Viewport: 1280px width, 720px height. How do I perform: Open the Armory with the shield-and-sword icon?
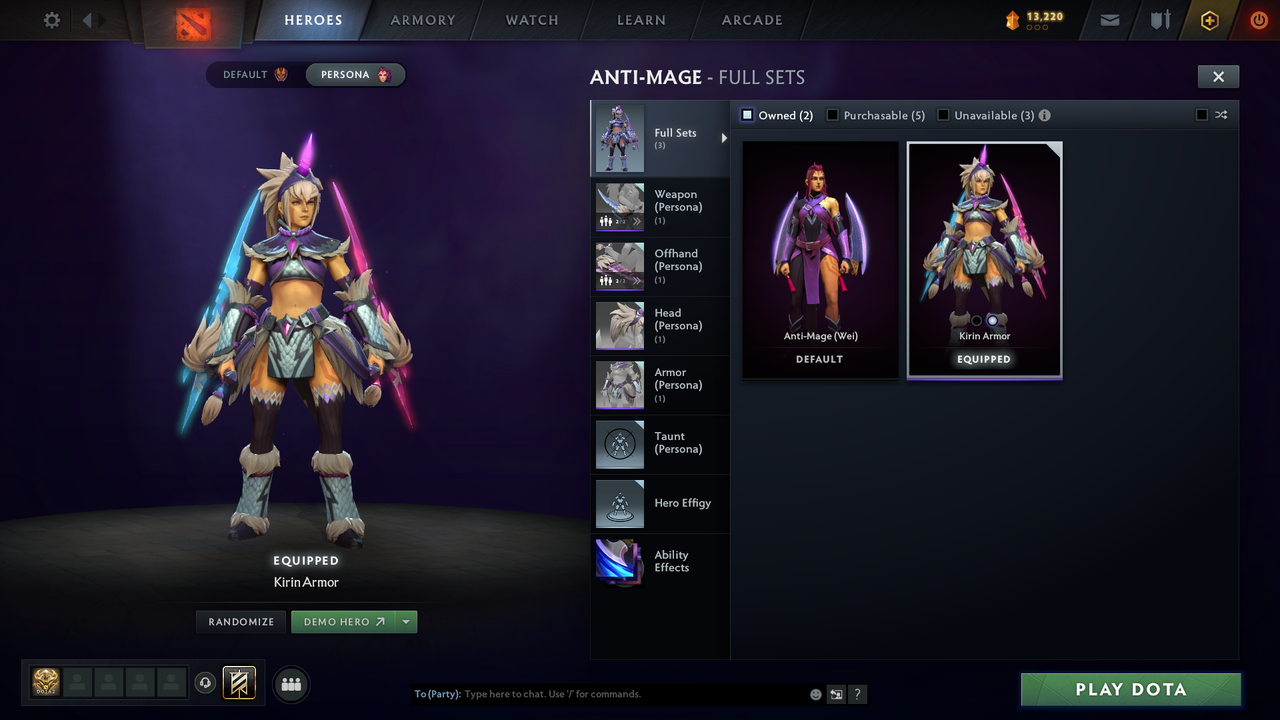pyautogui.click(x=1159, y=20)
